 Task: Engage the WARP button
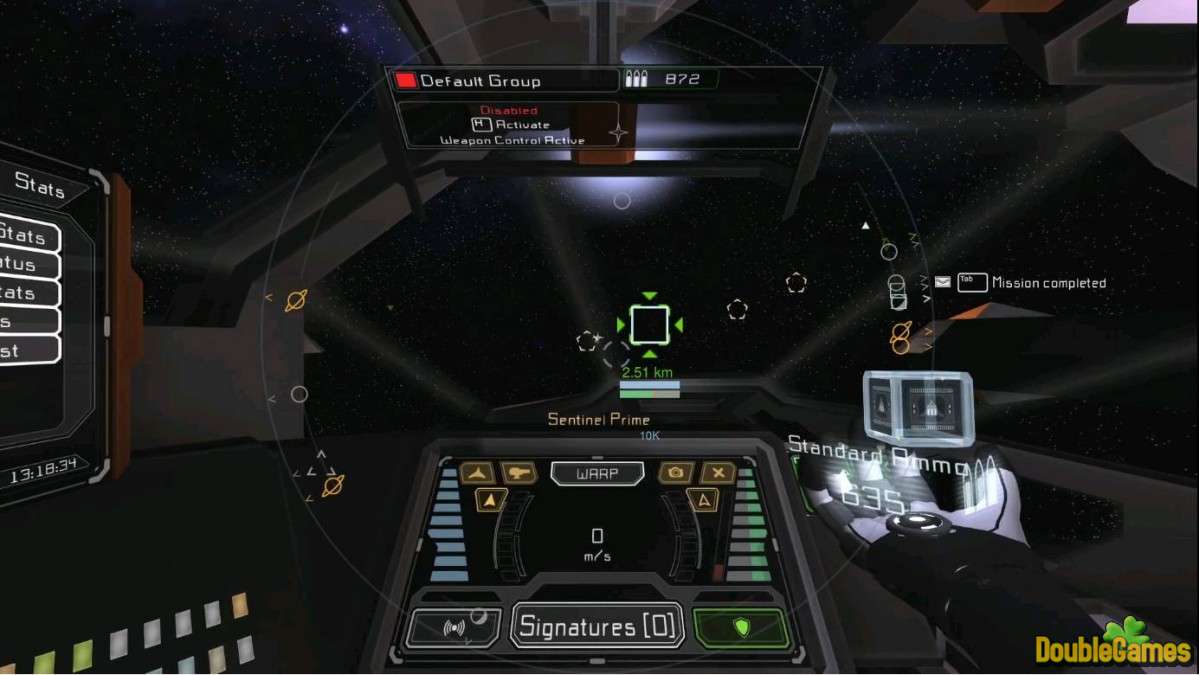tap(597, 473)
